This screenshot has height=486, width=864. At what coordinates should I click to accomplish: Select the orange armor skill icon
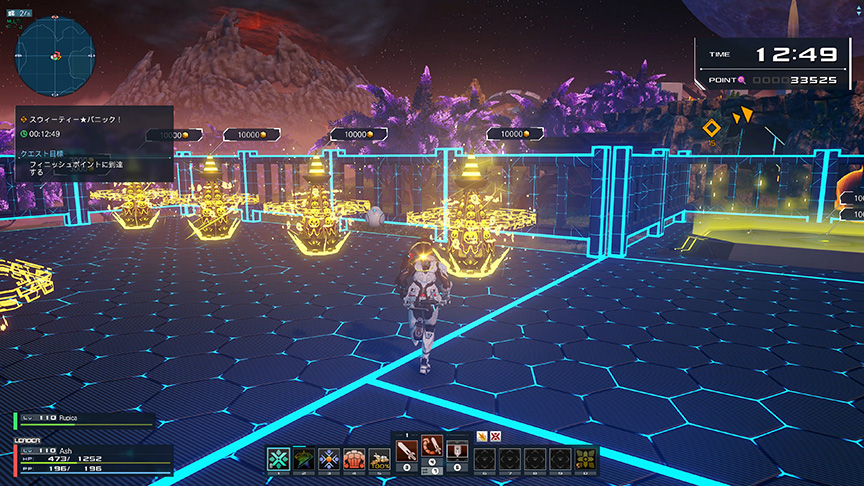[x=354, y=458]
